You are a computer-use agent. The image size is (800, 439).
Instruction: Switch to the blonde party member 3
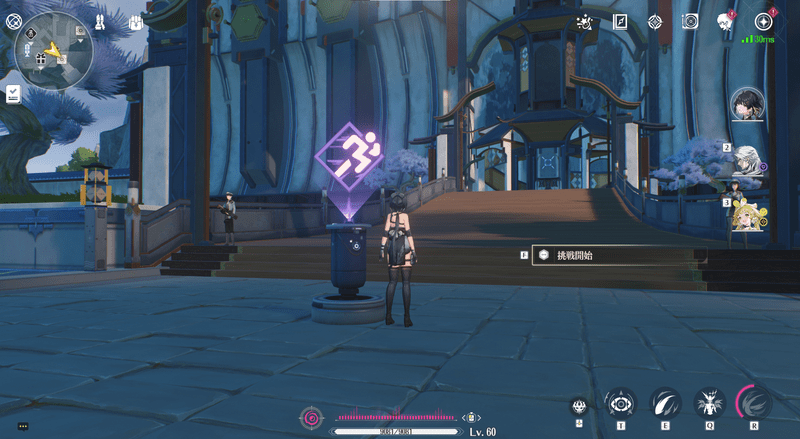tap(747, 214)
